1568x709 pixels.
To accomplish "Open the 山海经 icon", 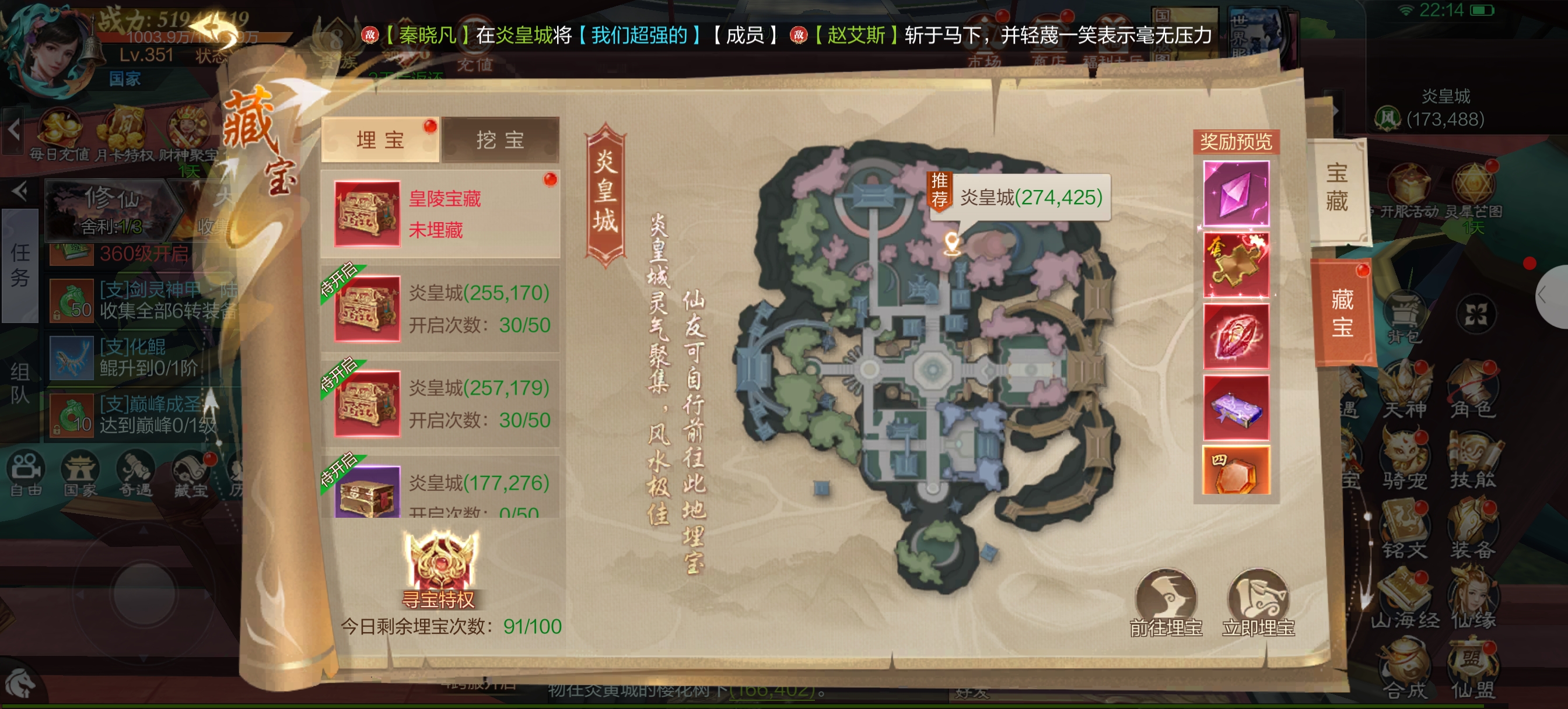I will (1405, 601).
